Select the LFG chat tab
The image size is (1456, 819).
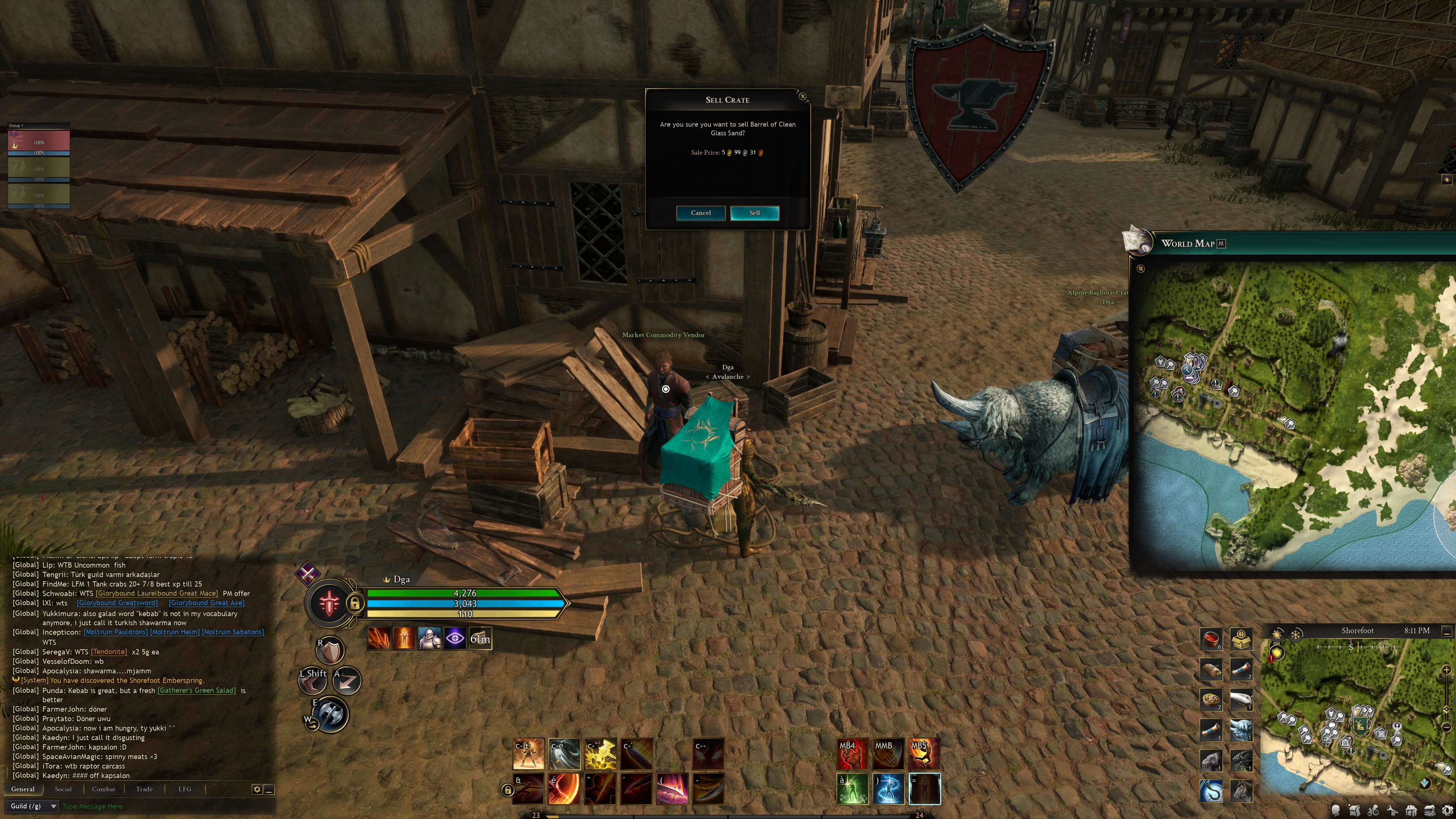185,789
